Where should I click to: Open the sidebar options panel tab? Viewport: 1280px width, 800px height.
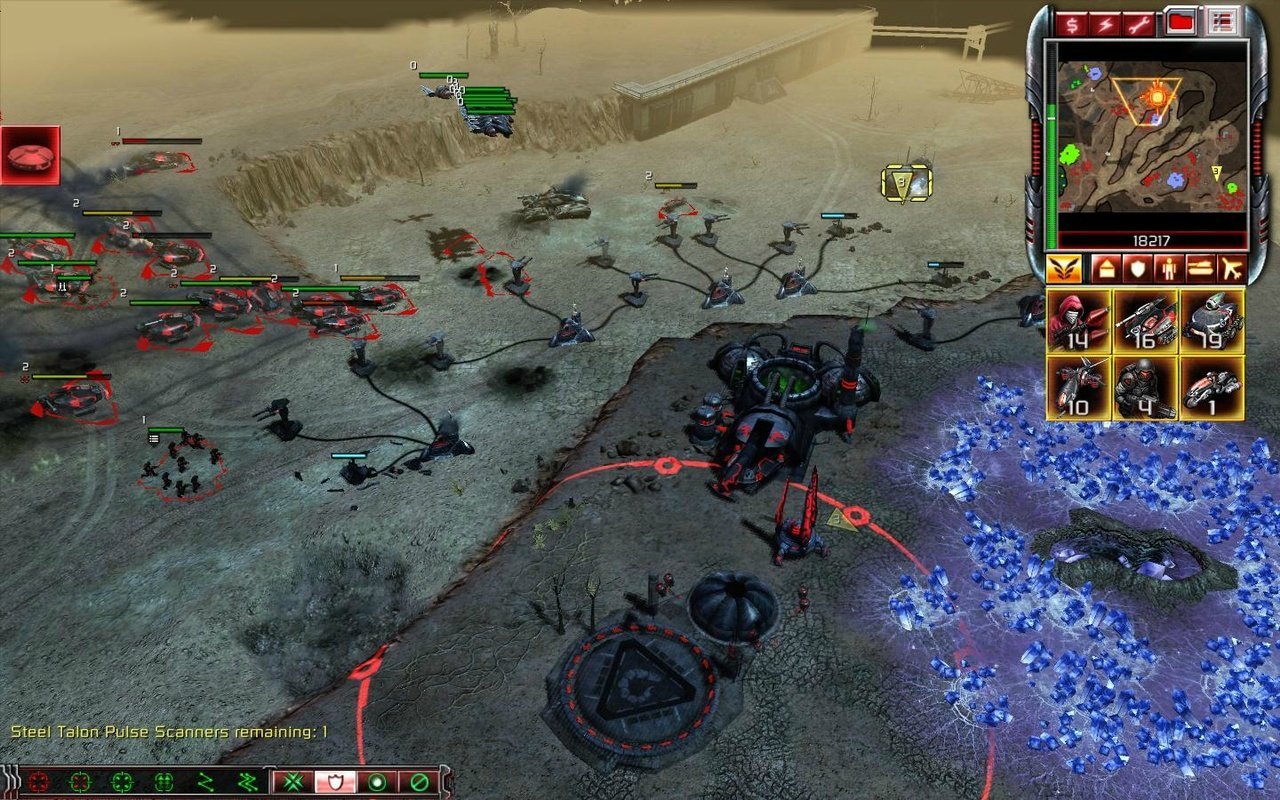(x=1222, y=23)
